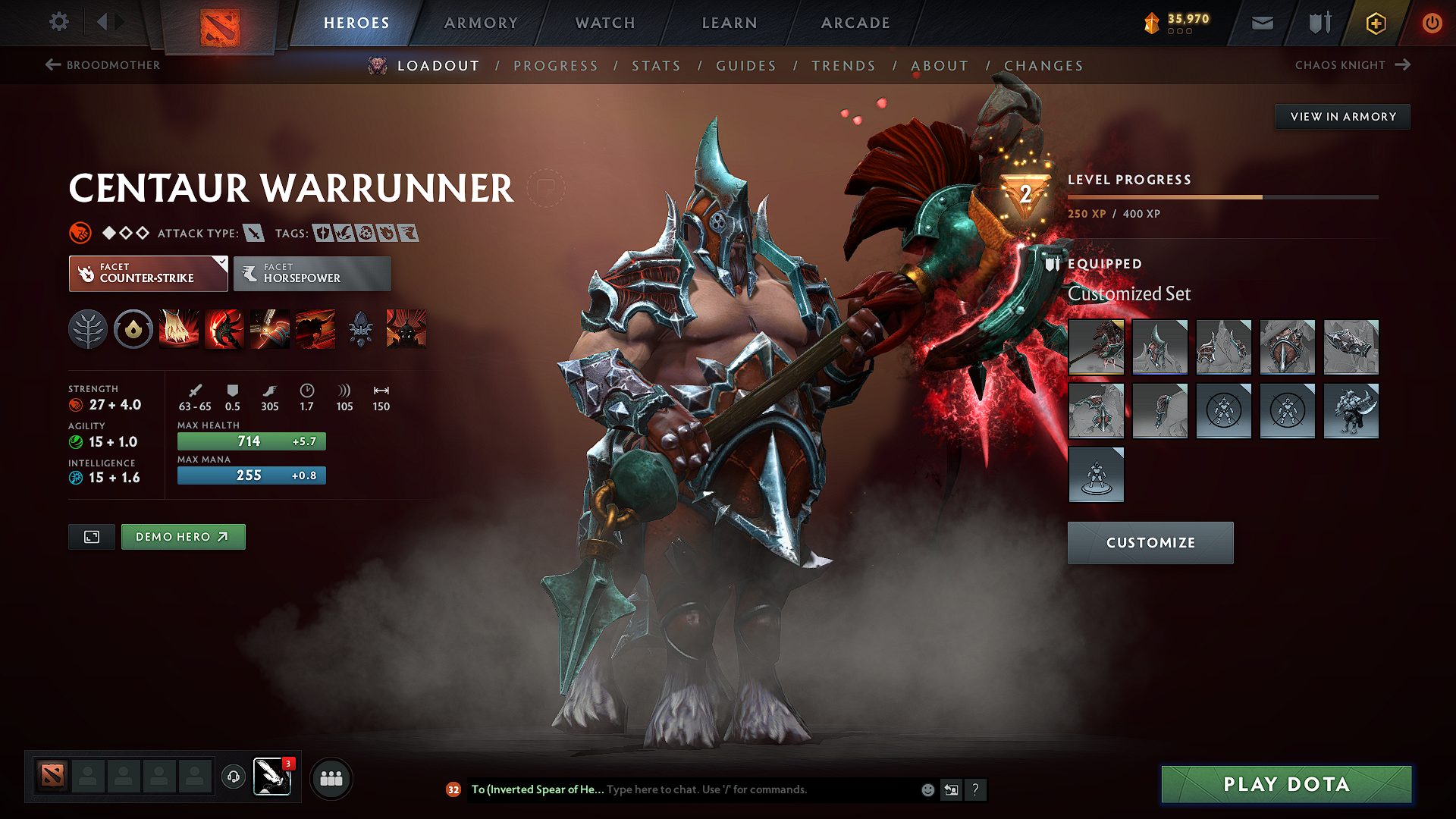Select the Double Edge ability icon

pyautogui.click(x=224, y=329)
